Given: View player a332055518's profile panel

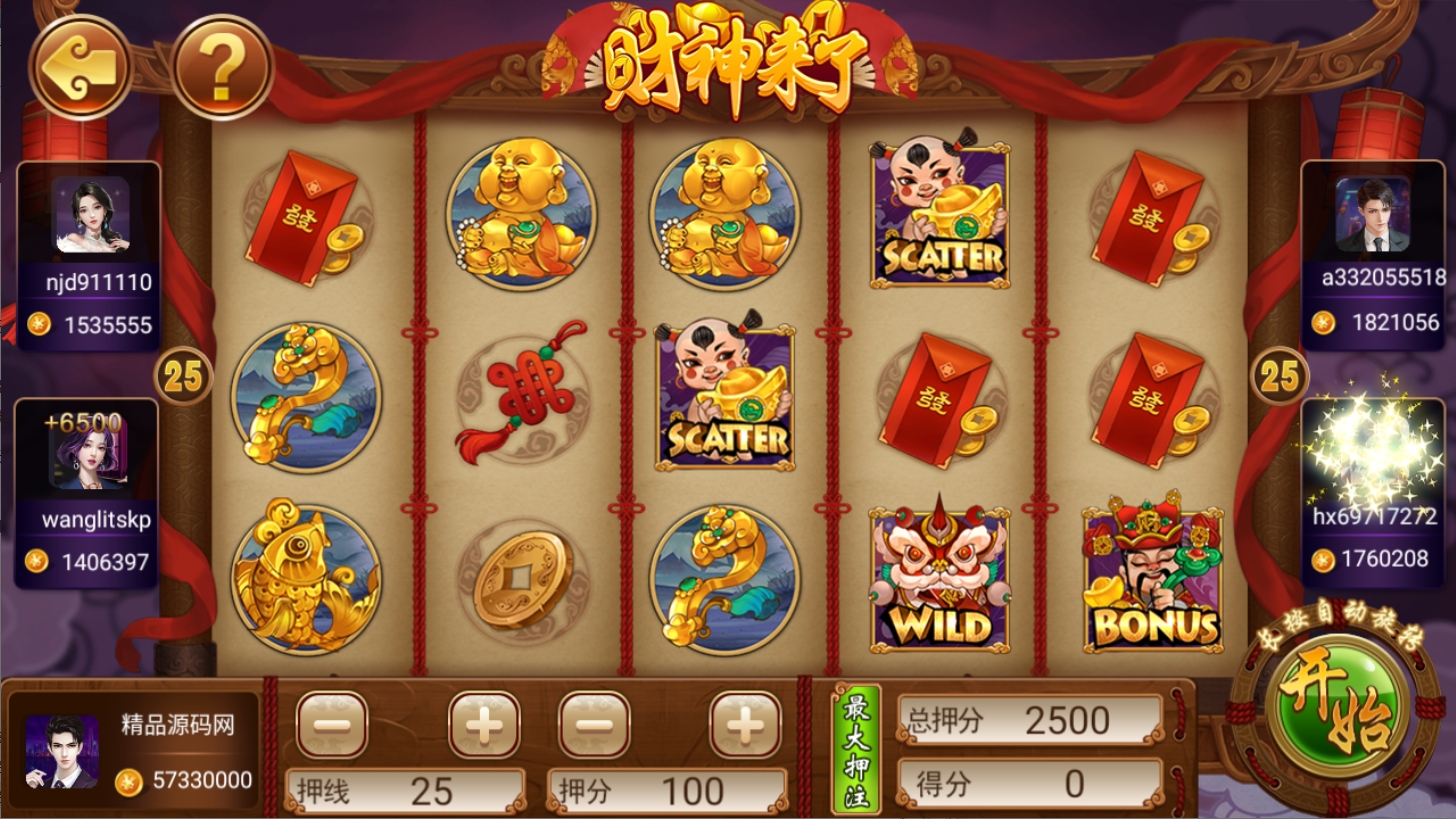Looking at the screenshot, I should [x=1373, y=255].
